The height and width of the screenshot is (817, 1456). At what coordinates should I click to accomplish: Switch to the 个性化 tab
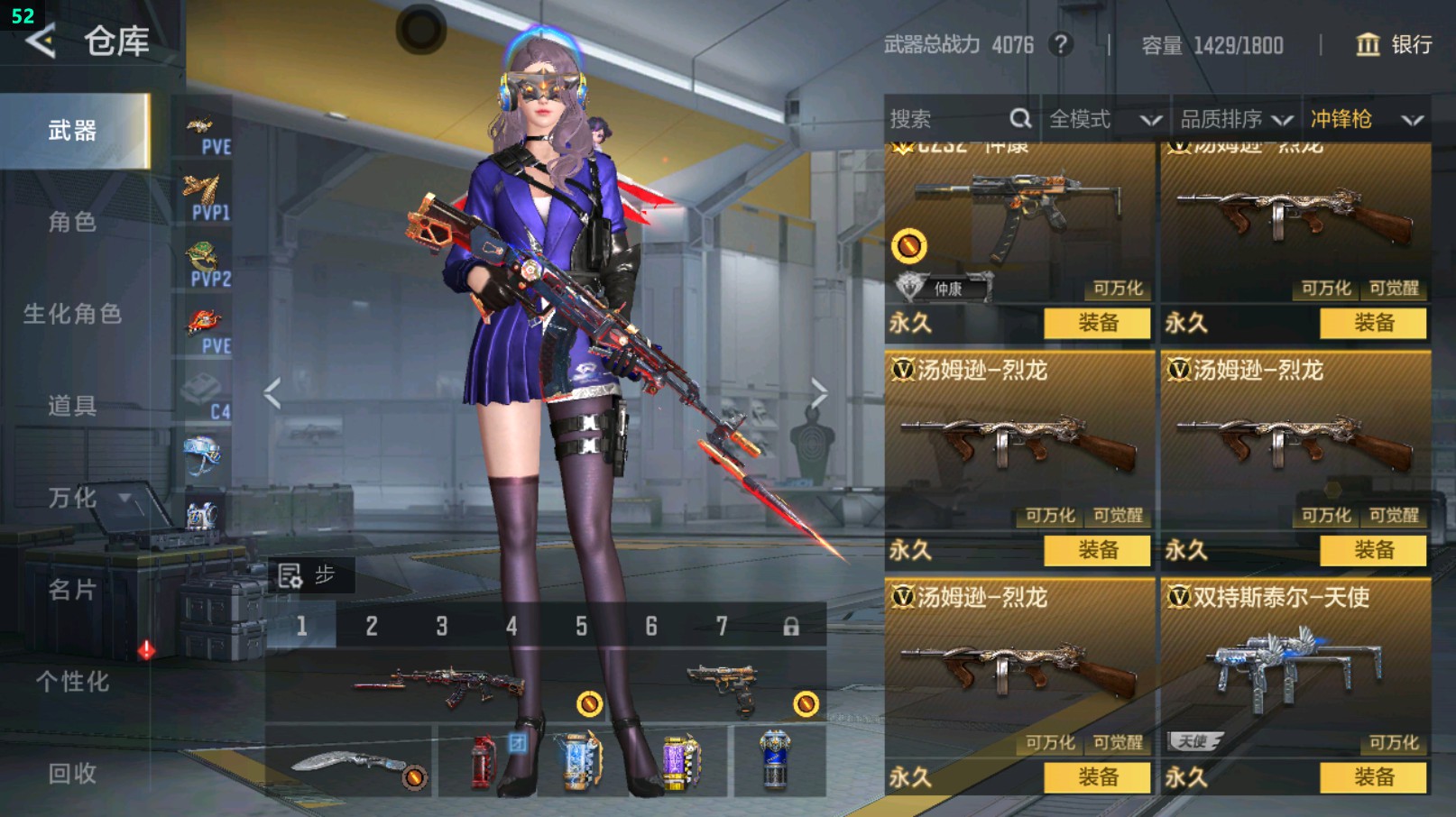[72, 682]
